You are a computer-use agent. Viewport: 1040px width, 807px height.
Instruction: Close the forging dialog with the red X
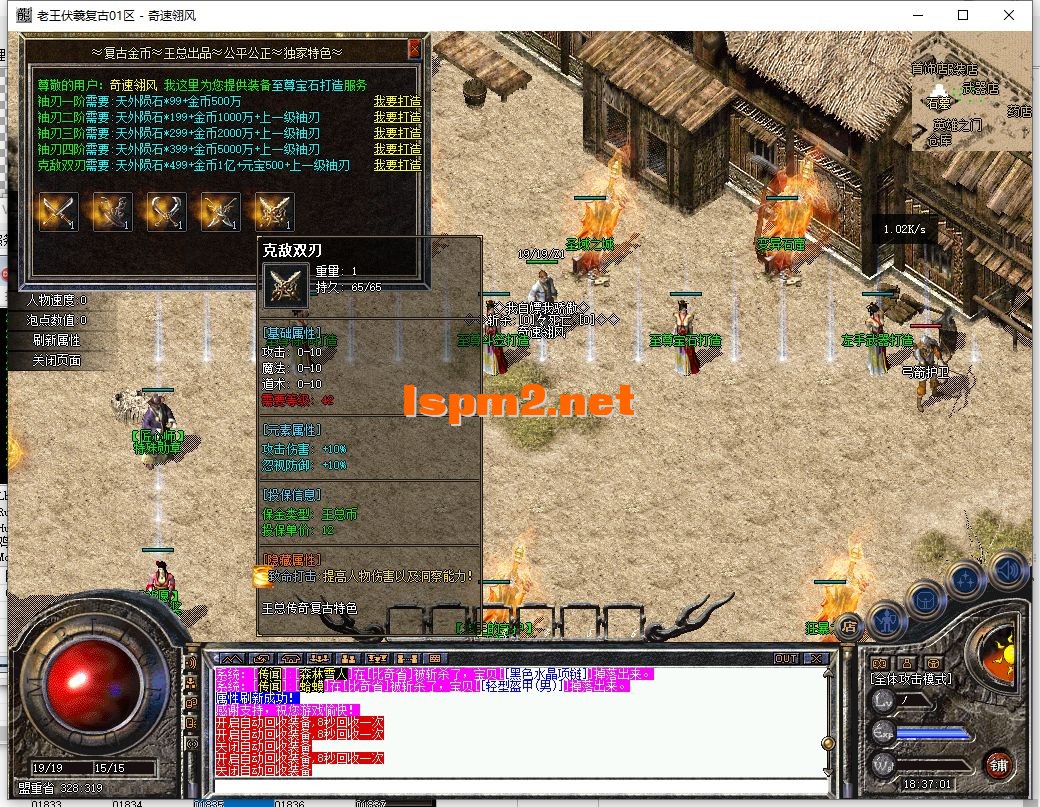415,49
